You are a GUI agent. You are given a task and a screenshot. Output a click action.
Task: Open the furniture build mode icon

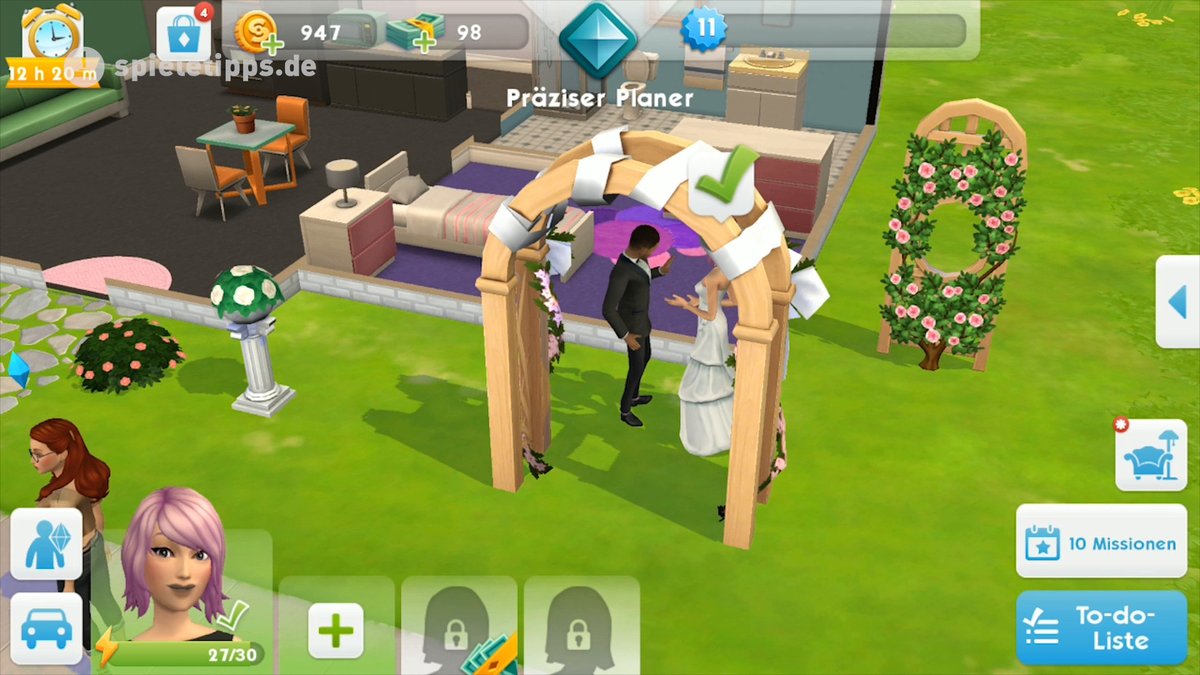pyautogui.click(x=1150, y=456)
